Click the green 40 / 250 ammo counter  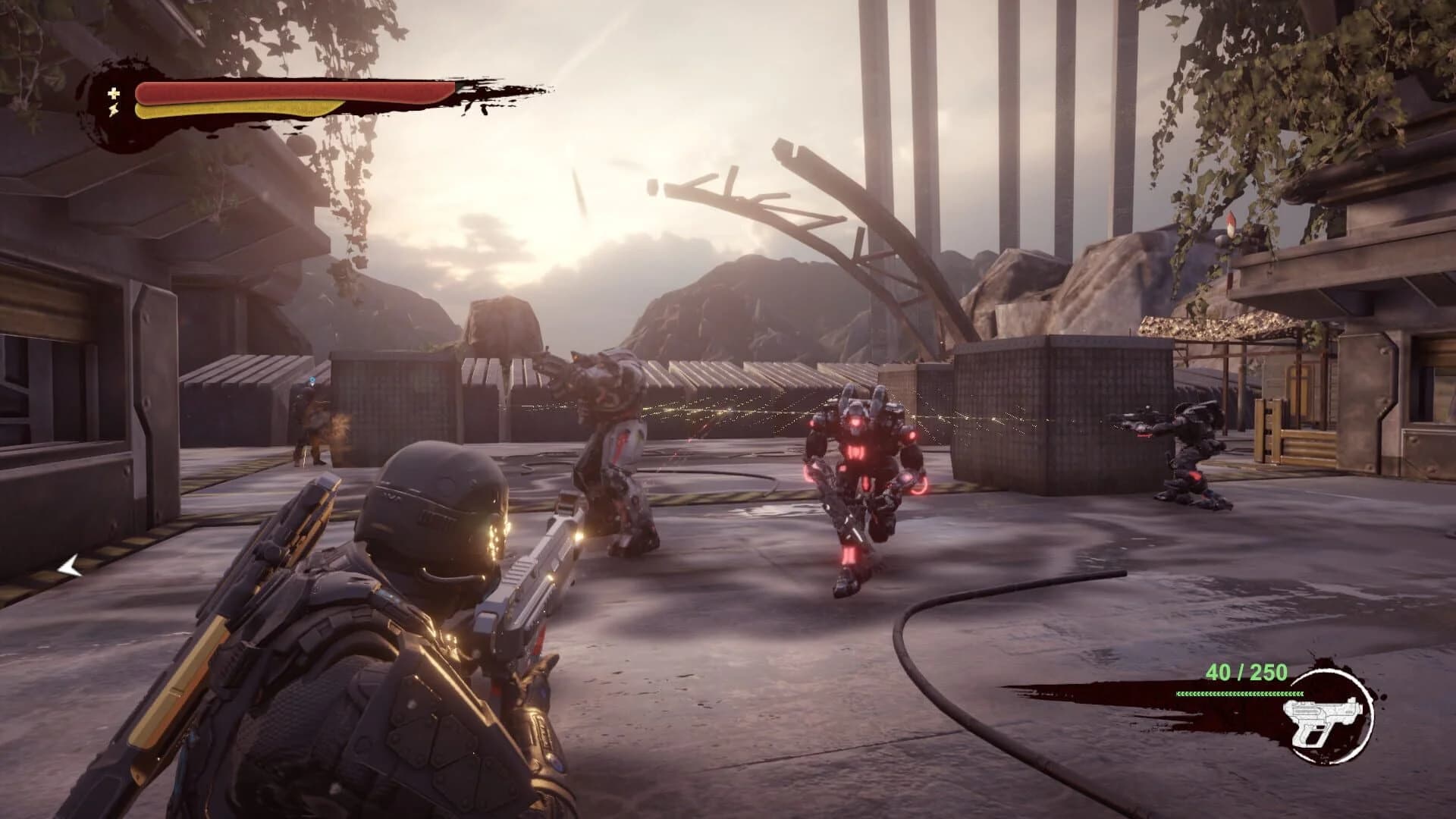[x=1247, y=673]
